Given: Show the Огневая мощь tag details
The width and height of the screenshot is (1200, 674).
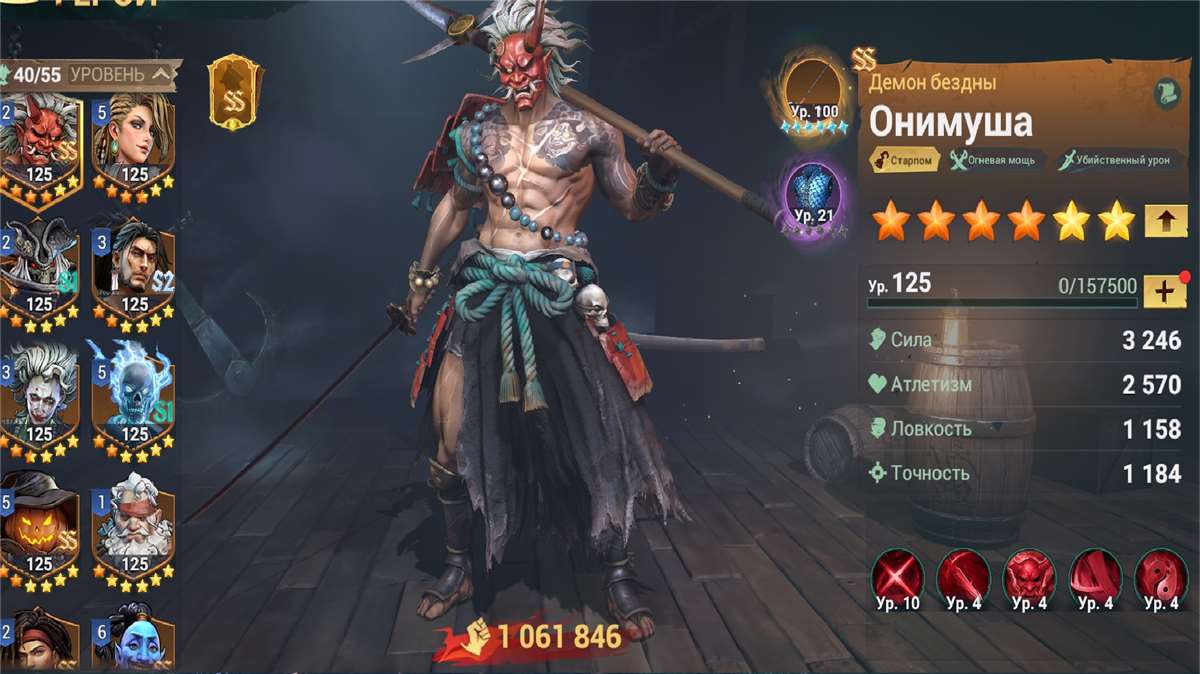Looking at the screenshot, I should [x=992, y=159].
